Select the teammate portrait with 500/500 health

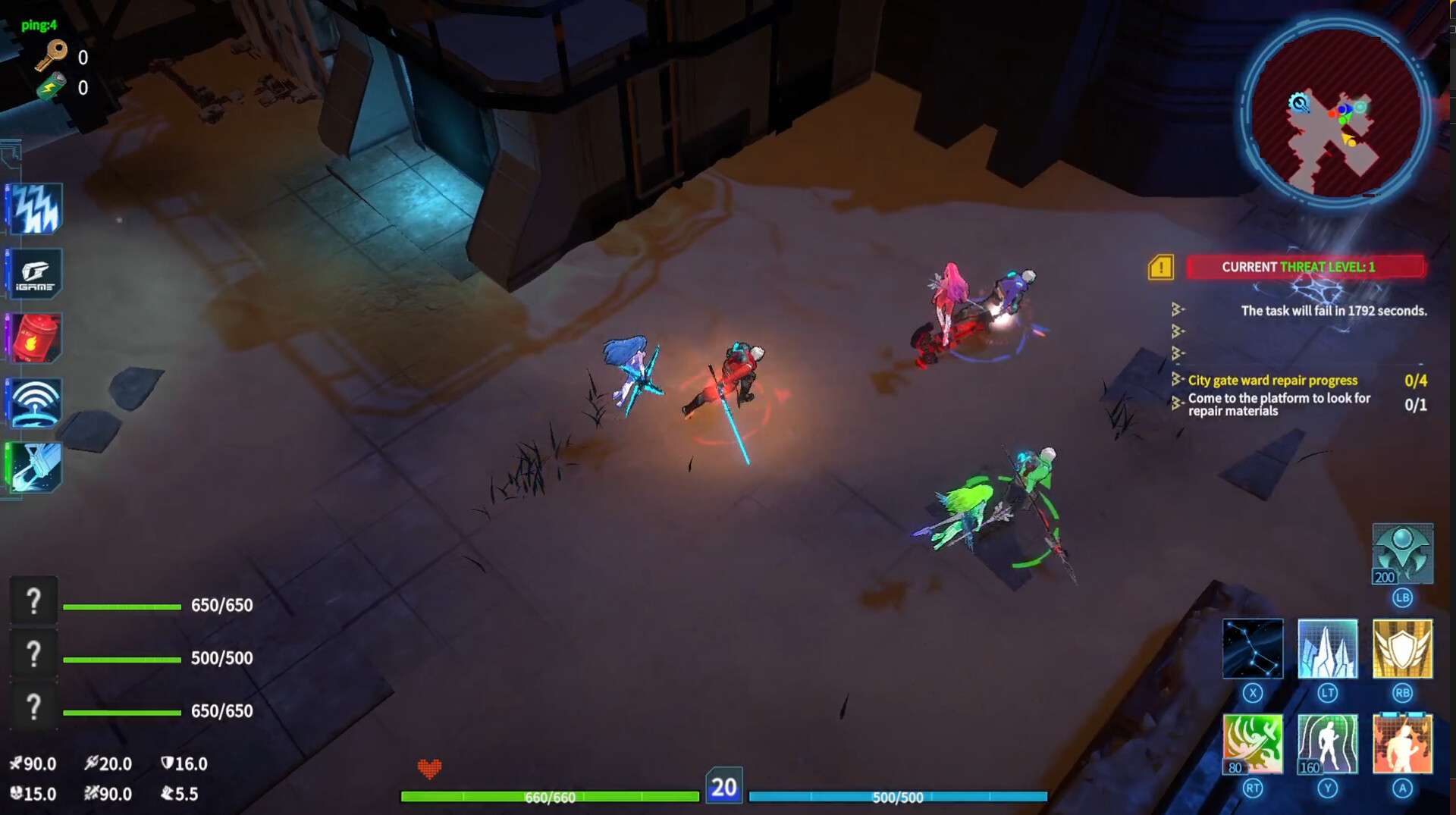click(x=33, y=654)
